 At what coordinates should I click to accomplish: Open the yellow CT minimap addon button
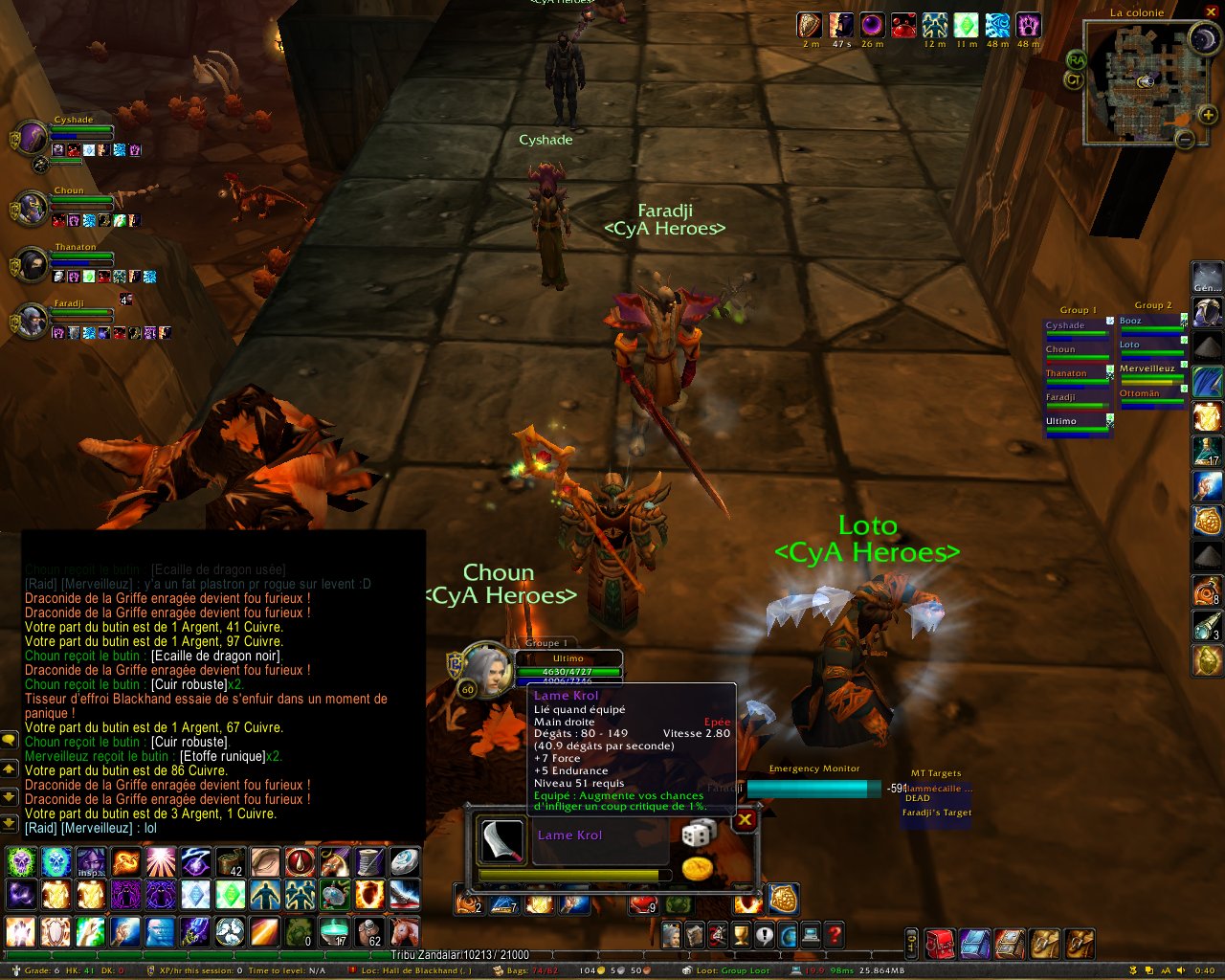[x=1074, y=81]
